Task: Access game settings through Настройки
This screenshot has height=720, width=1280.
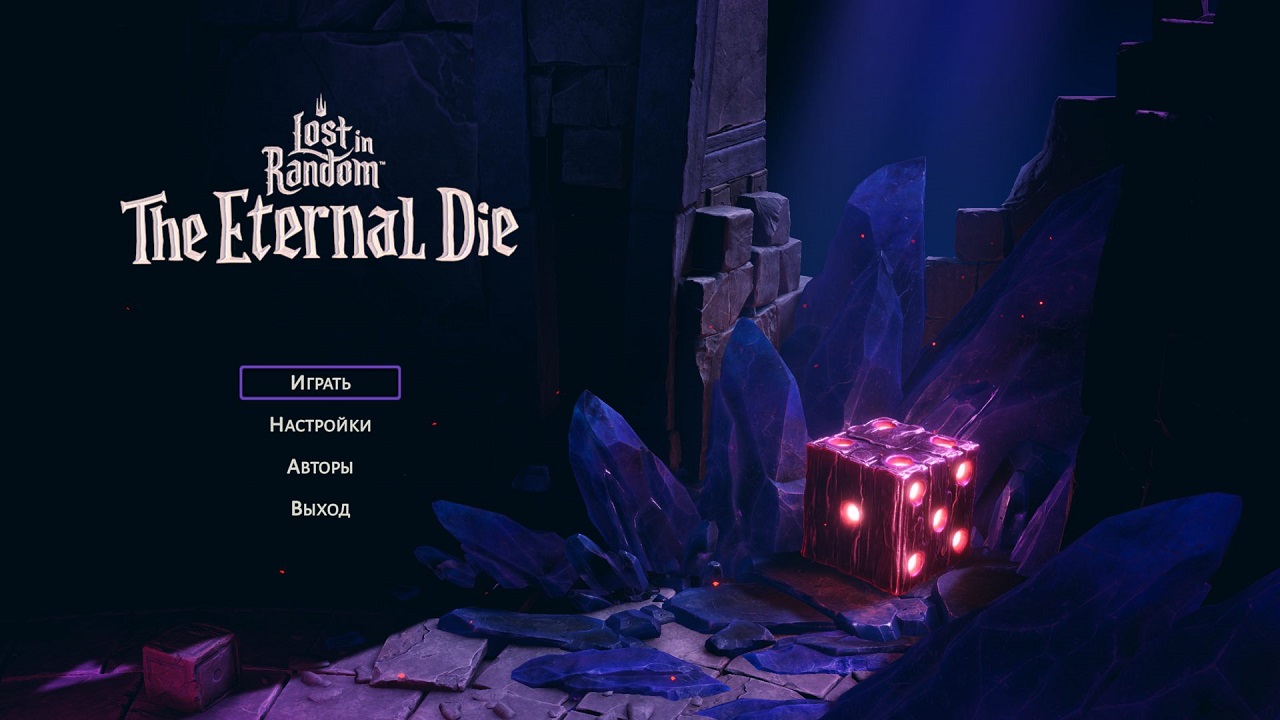Action: [318, 424]
